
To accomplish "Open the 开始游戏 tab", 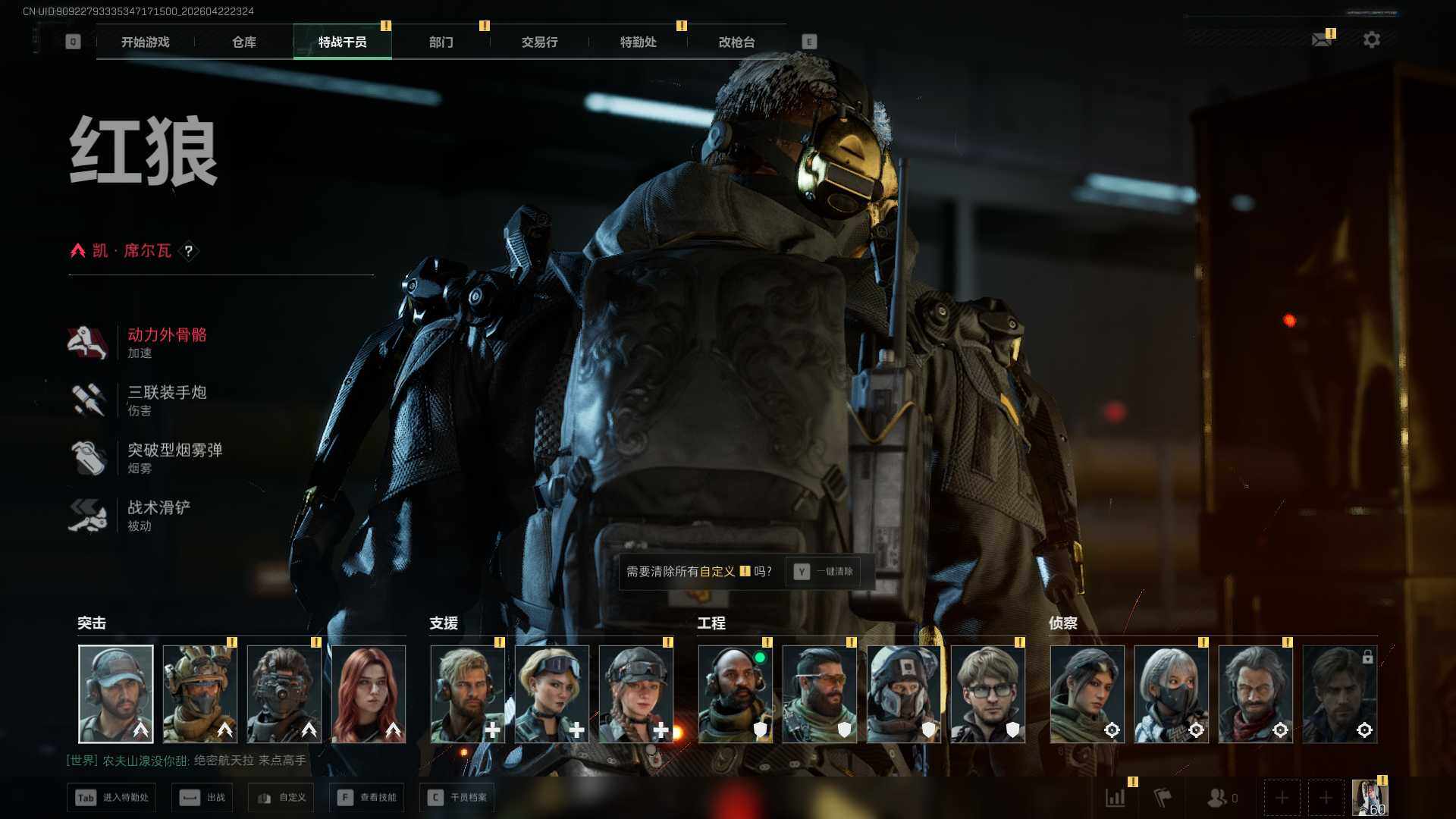I will (145, 42).
